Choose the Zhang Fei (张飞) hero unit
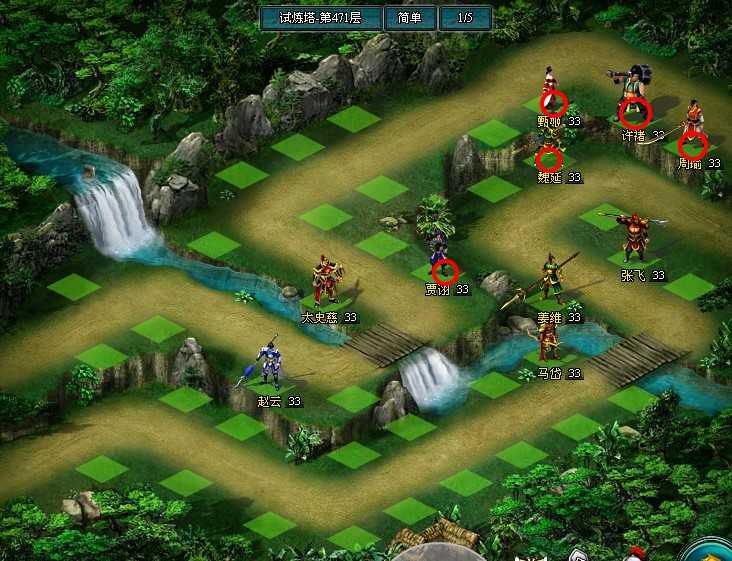The width and height of the screenshot is (732, 561). (x=634, y=238)
